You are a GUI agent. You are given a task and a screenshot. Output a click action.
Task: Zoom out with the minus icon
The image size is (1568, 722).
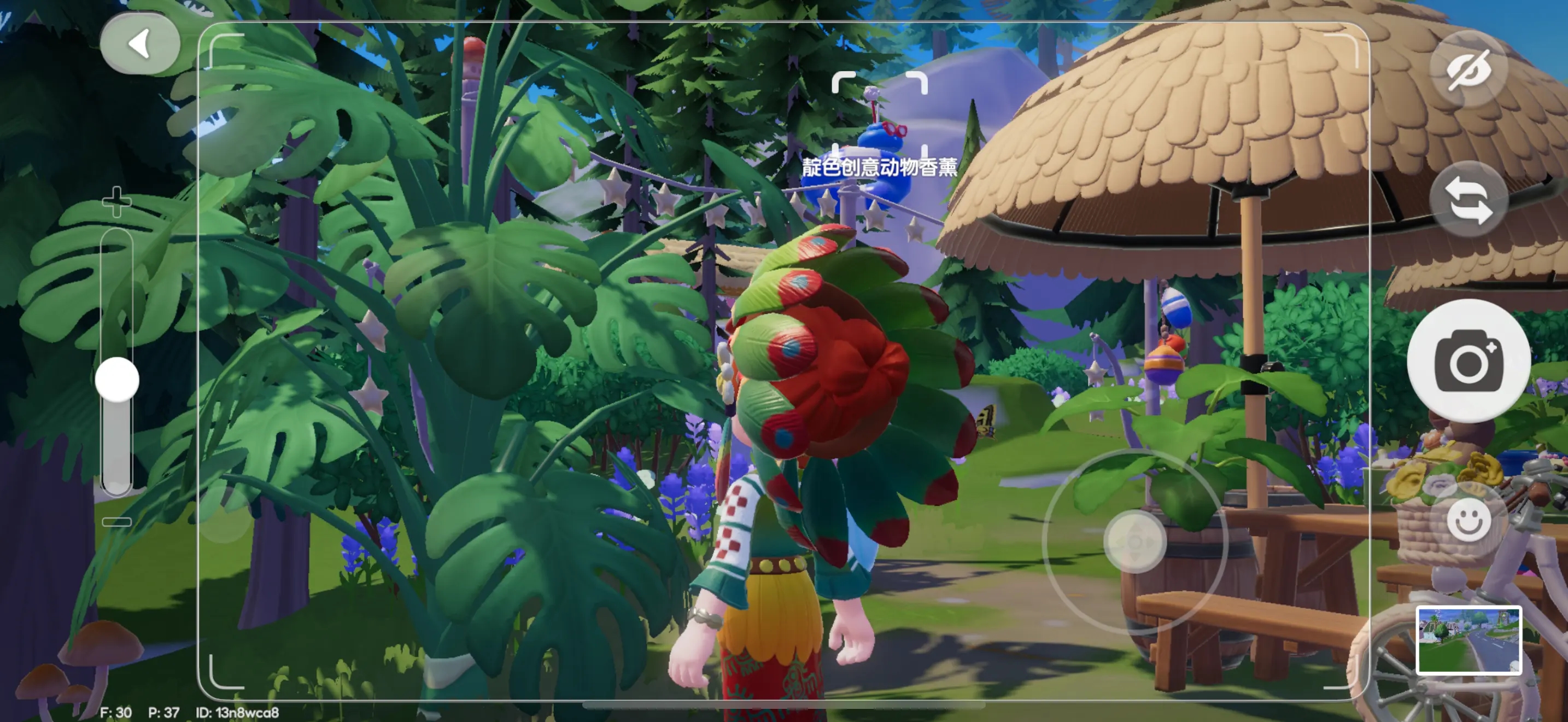[116, 522]
